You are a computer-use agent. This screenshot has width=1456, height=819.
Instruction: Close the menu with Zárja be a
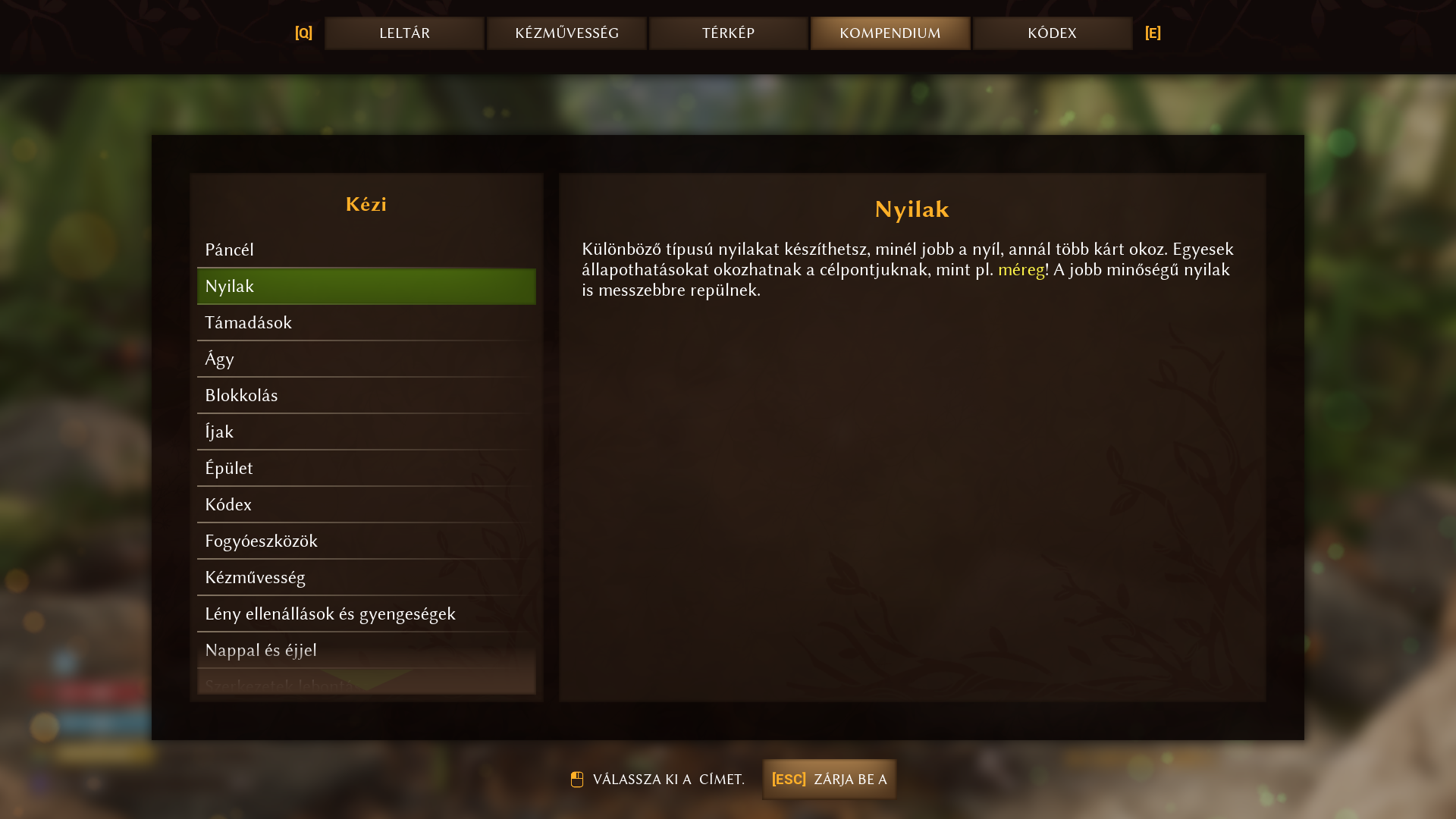(829, 779)
